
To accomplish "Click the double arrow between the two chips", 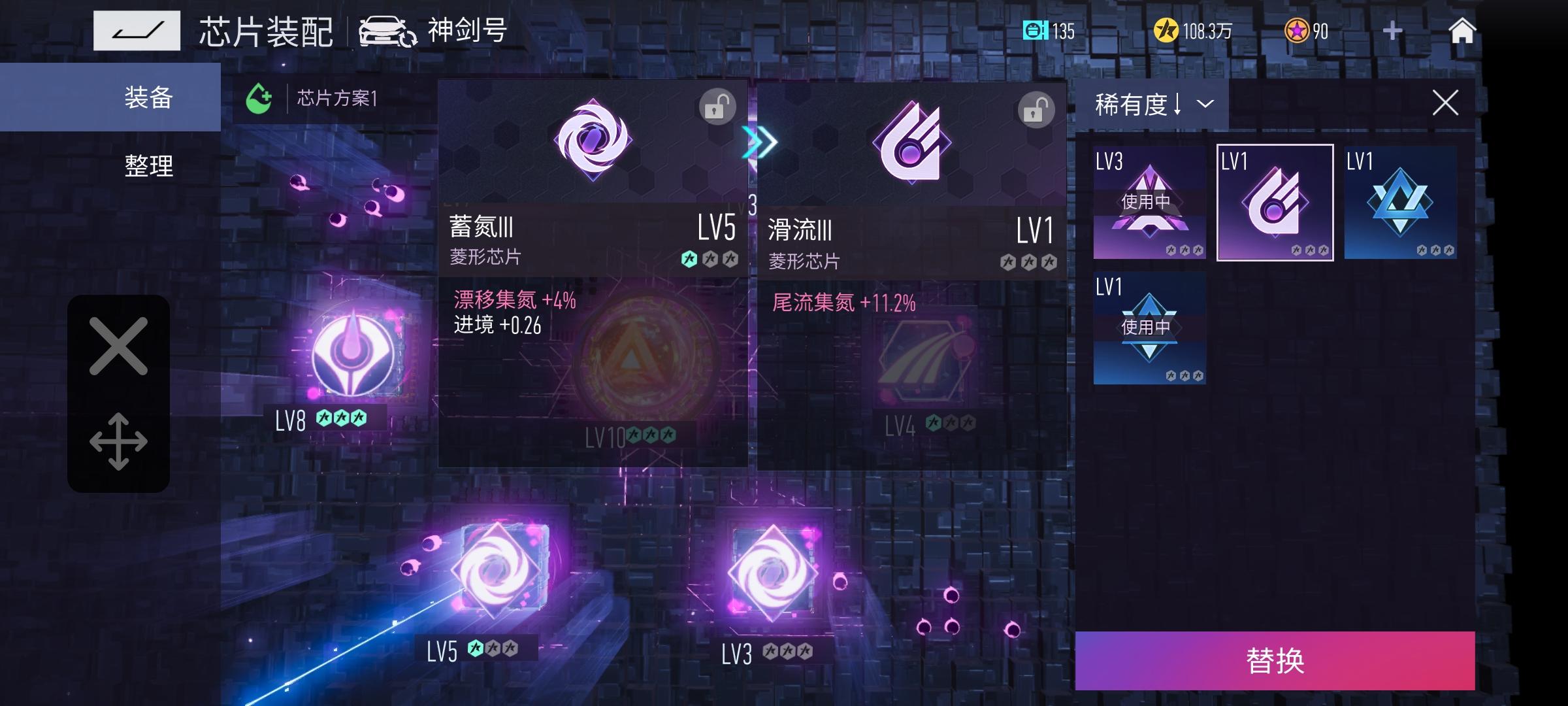I will click(x=761, y=143).
